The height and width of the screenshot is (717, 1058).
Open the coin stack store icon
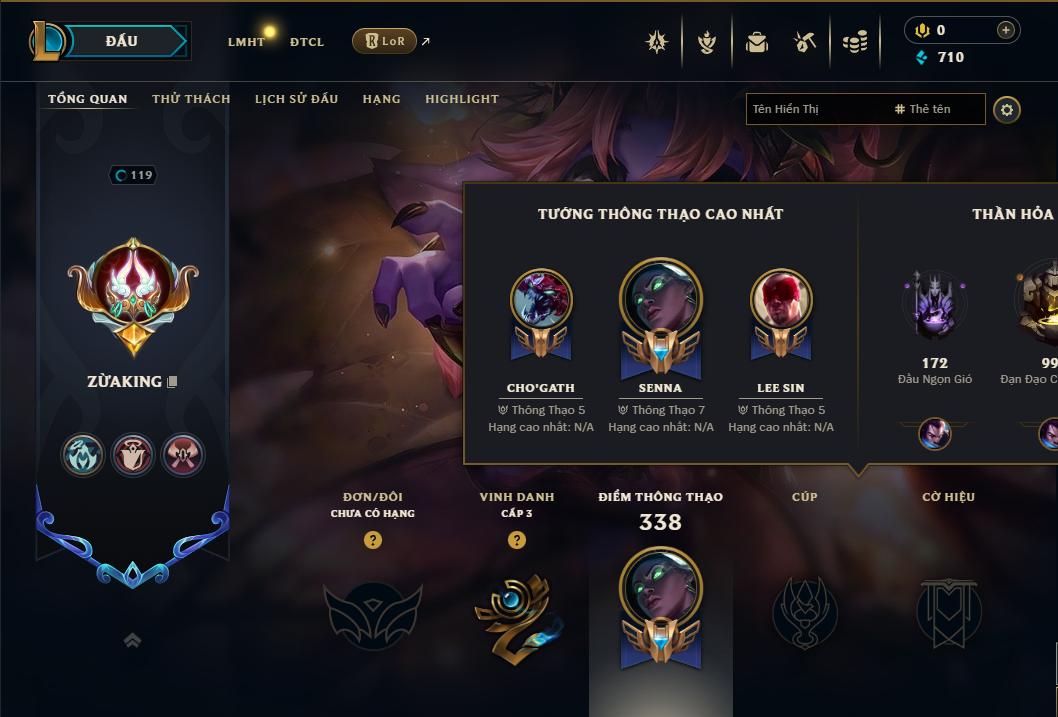855,42
